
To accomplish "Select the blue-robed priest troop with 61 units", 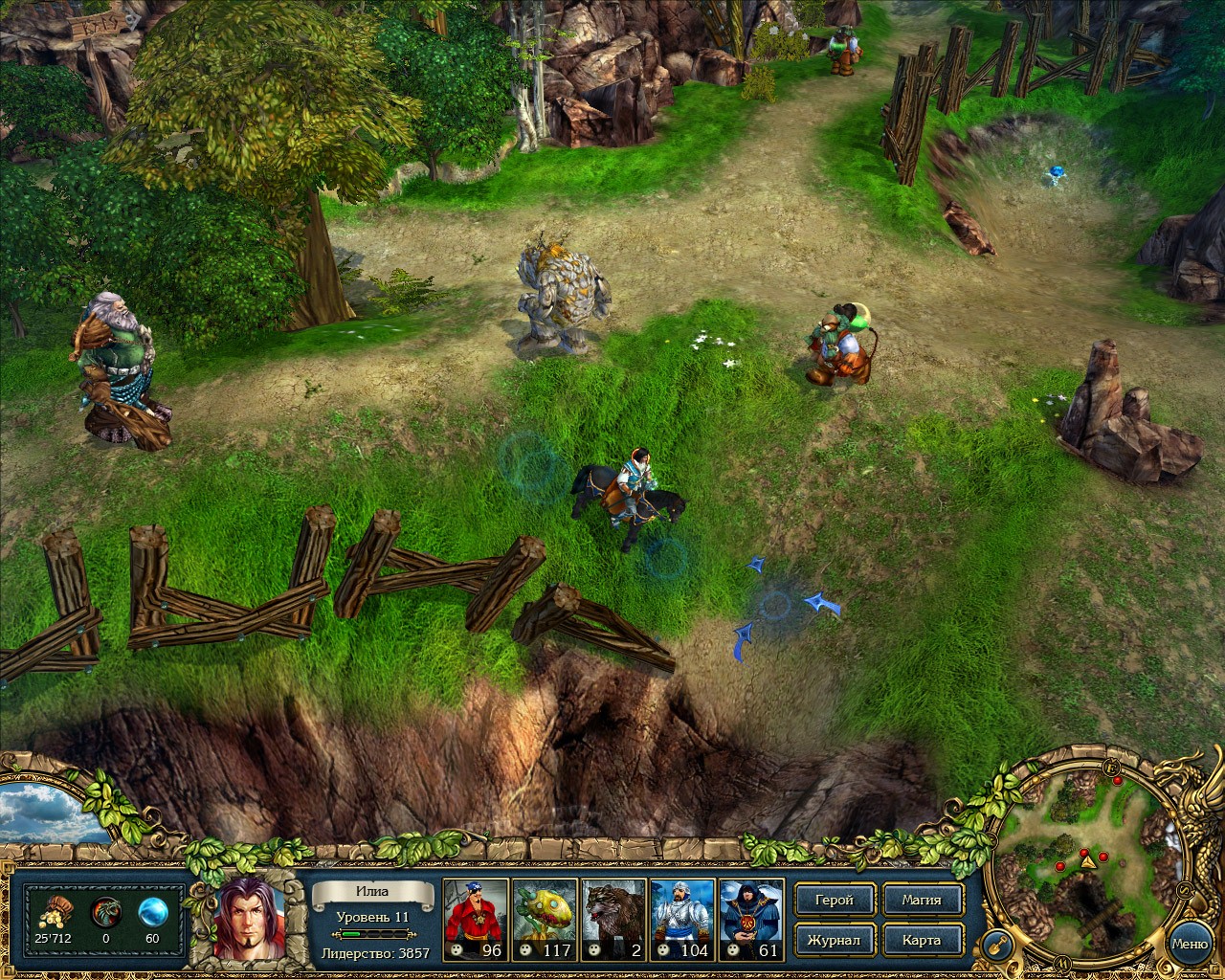I will (751, 919).
